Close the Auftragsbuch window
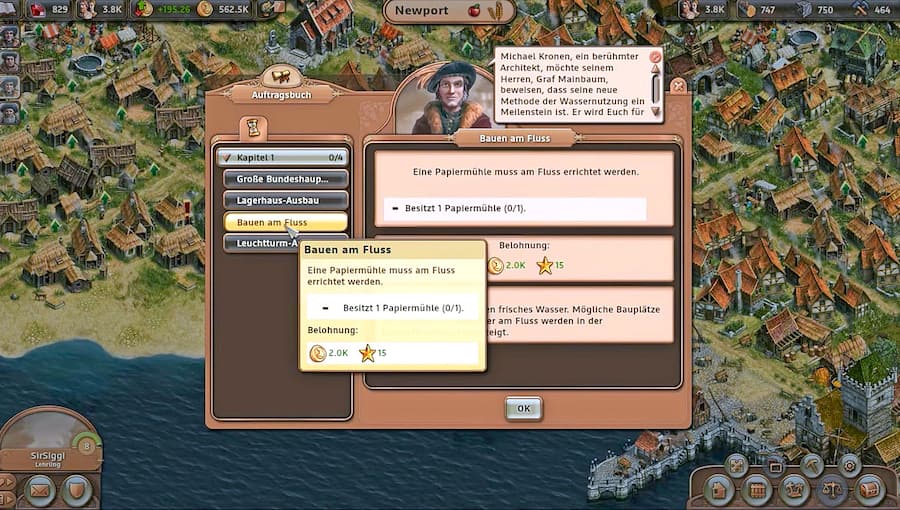This screenshot has width=900, height=510. (678, 86)
